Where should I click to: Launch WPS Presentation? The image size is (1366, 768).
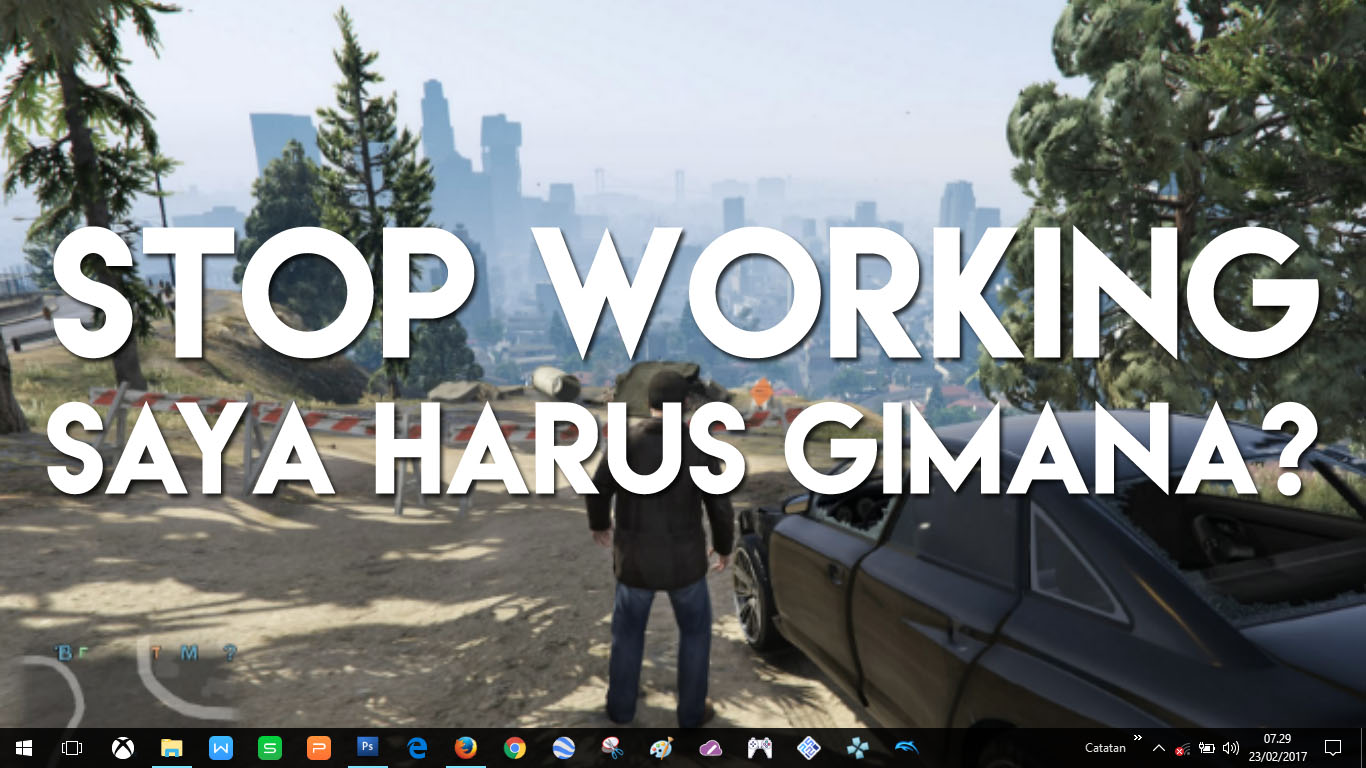click(318, 748)
